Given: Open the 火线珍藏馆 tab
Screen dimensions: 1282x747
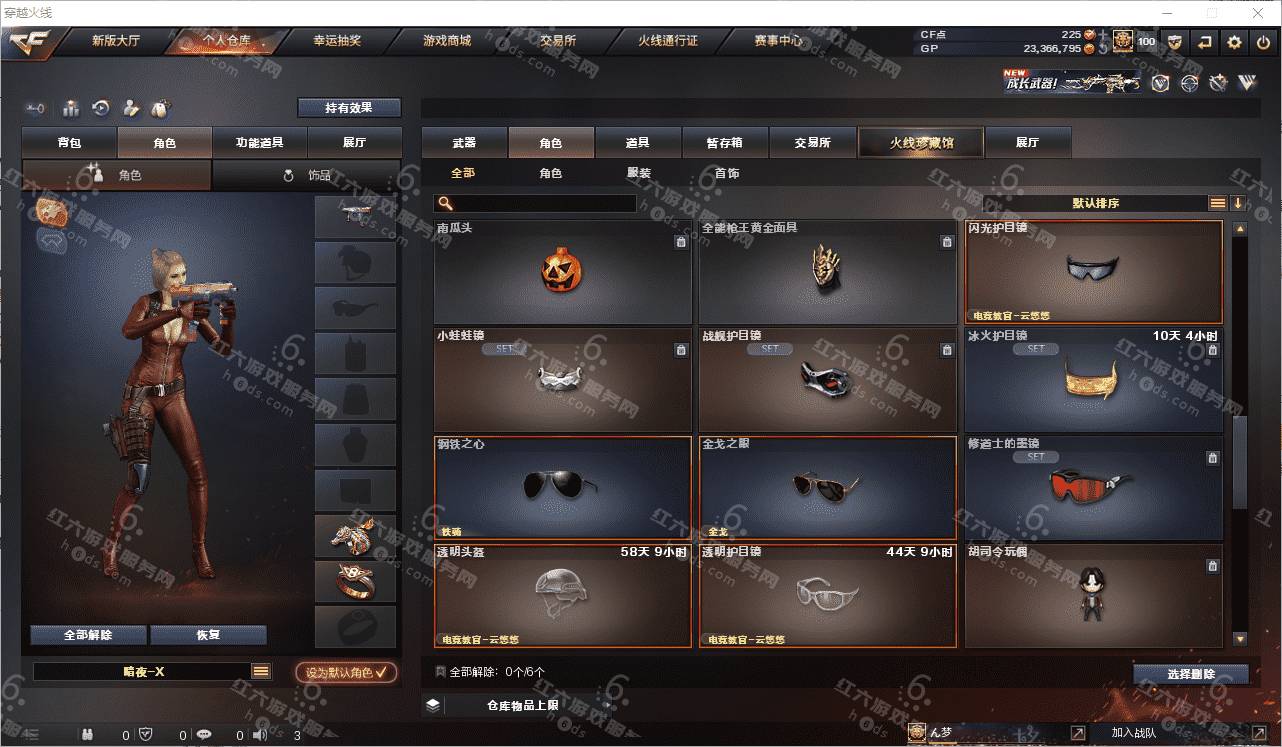Looking at the screenshot, I should [x=921, y=143].
